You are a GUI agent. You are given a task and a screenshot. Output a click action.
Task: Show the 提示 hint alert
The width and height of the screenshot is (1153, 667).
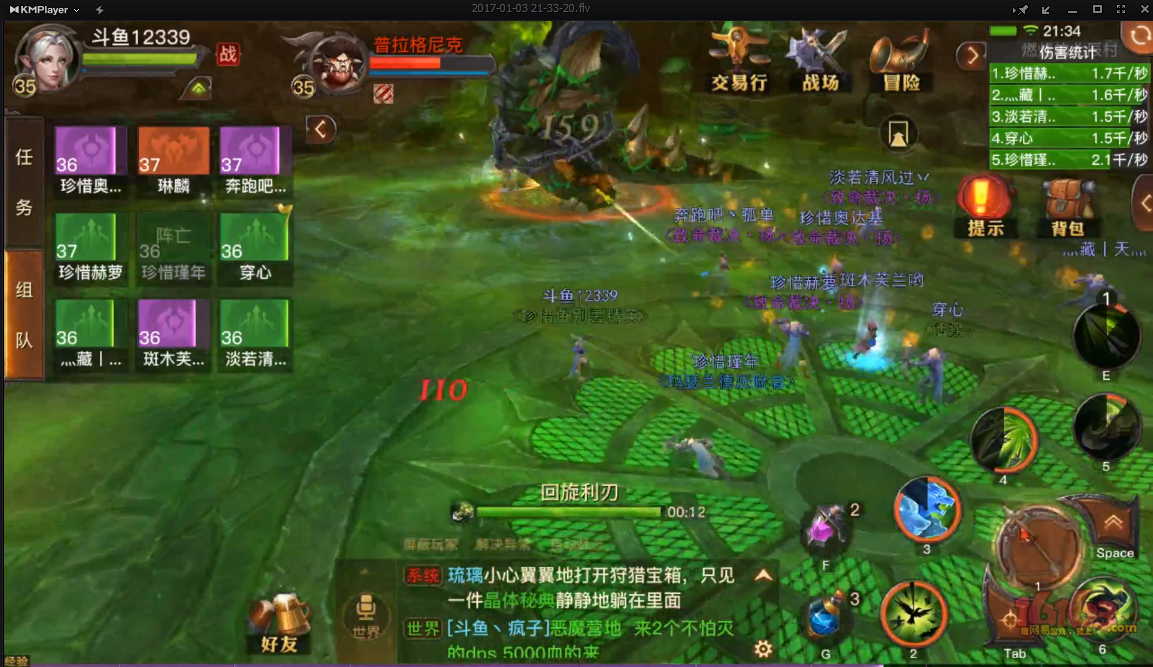point(985,205)
